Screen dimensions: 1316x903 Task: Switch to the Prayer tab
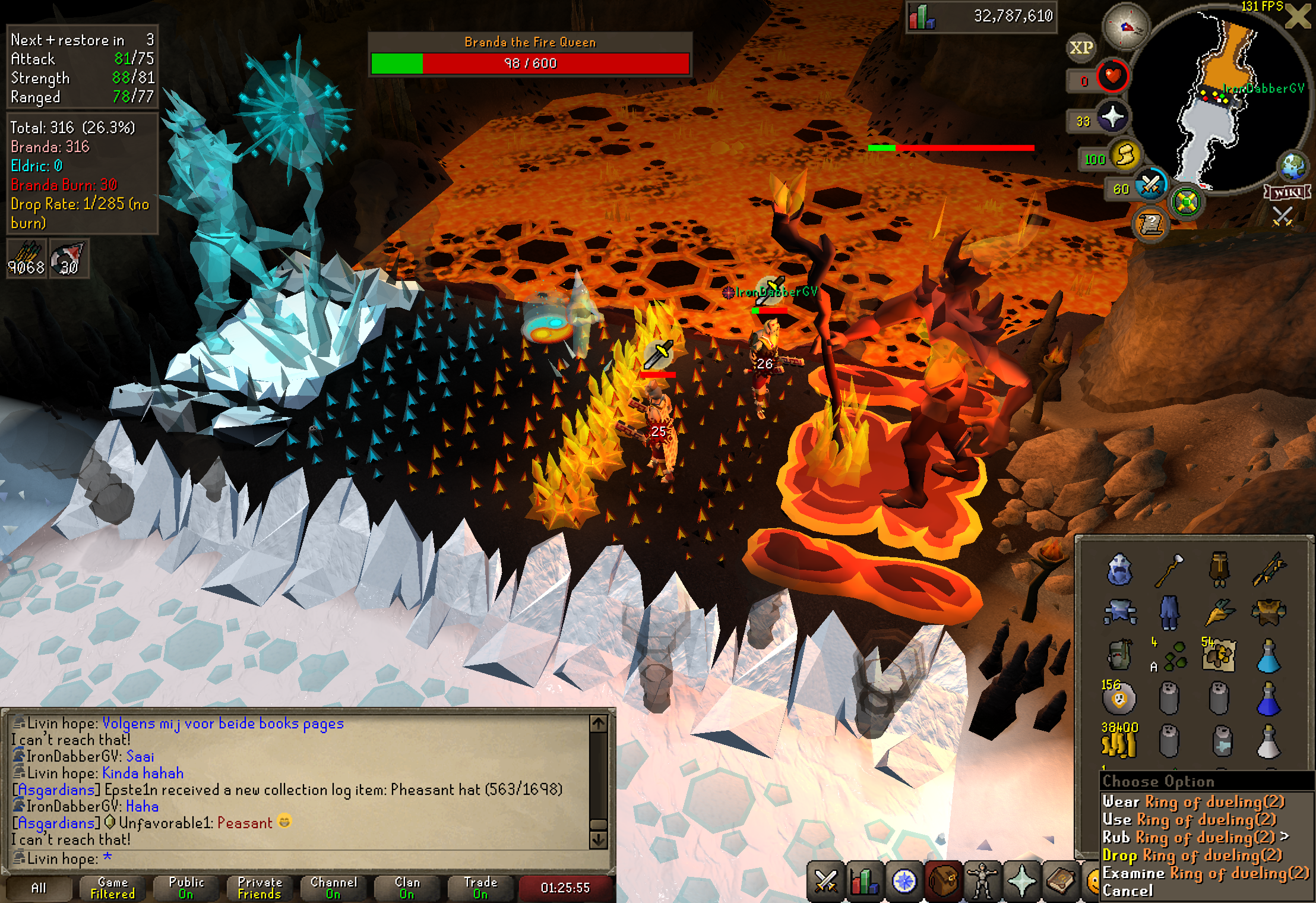tap(1021, 882)
